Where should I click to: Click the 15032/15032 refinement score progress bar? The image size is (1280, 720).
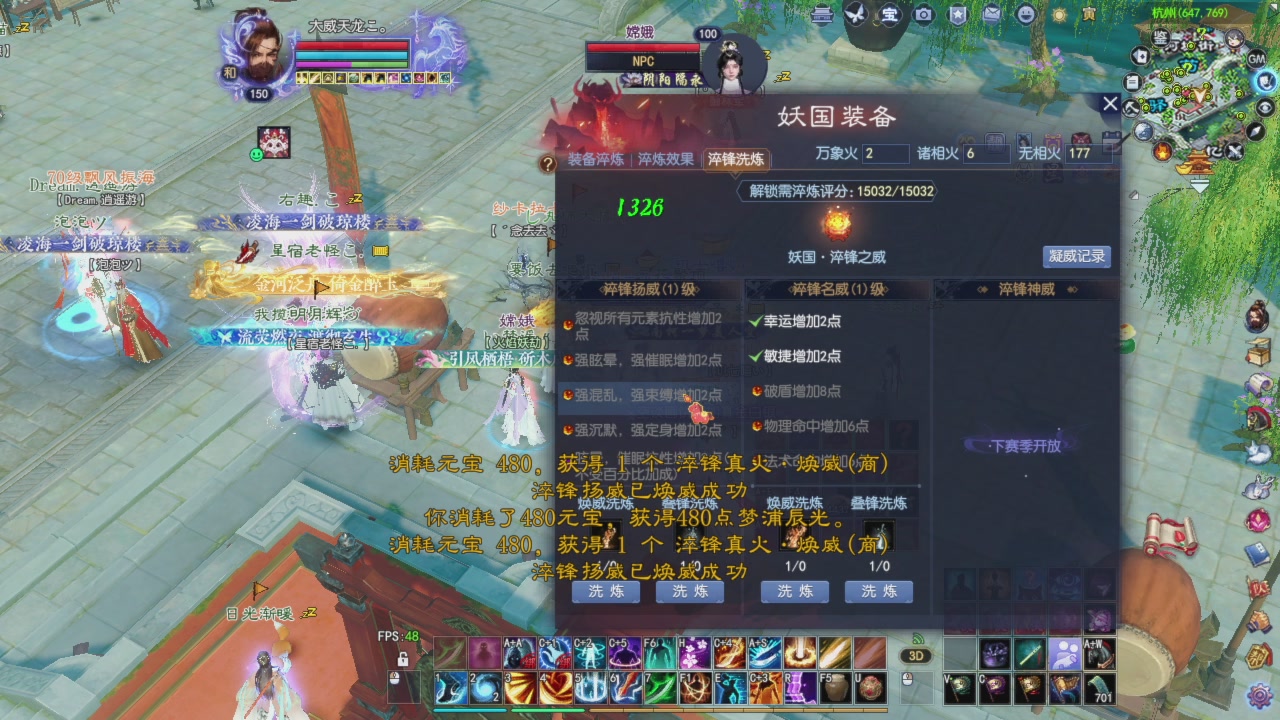(x=838, y=192)
